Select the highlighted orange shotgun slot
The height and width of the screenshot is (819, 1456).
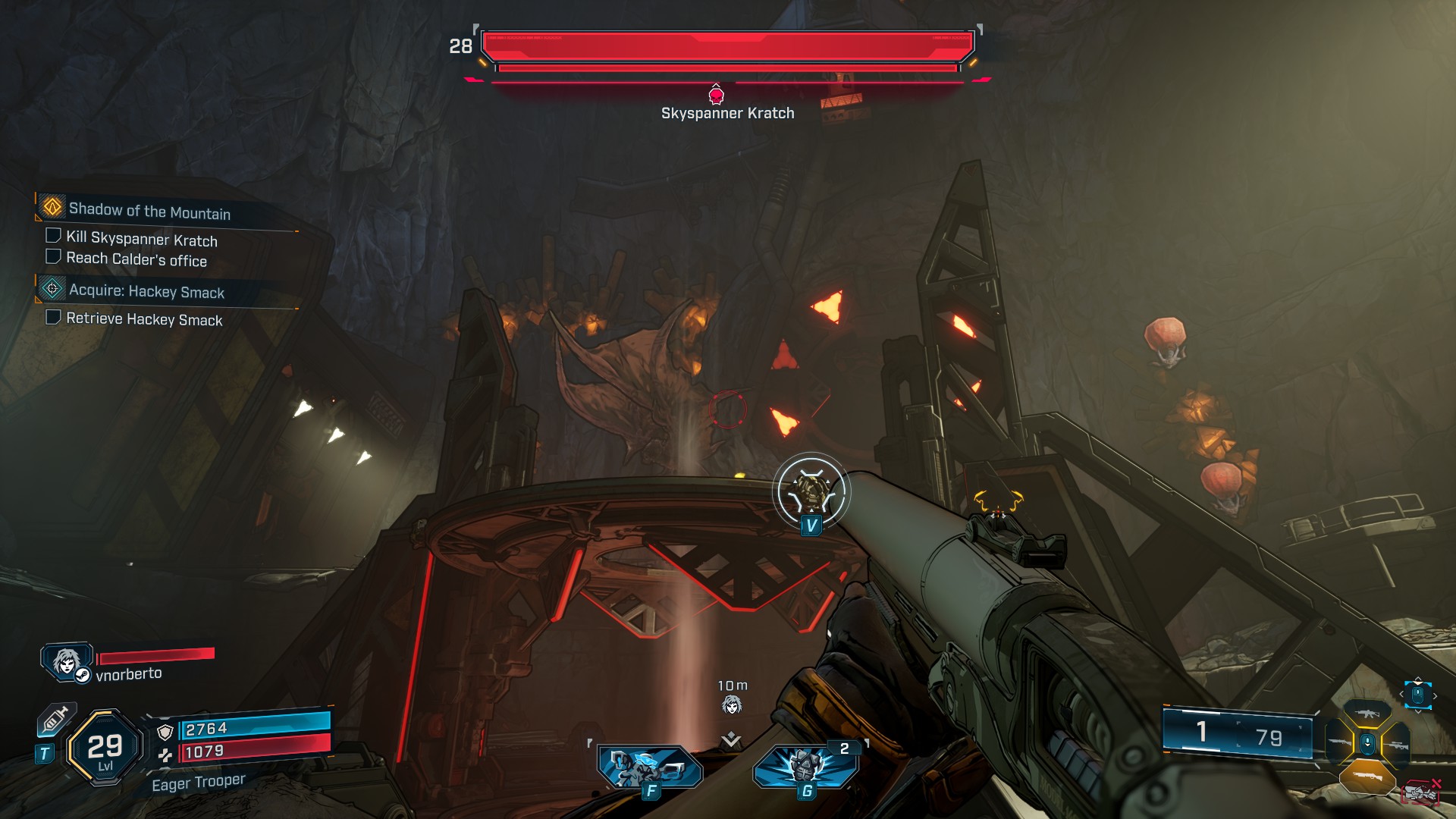(1367, 777)
